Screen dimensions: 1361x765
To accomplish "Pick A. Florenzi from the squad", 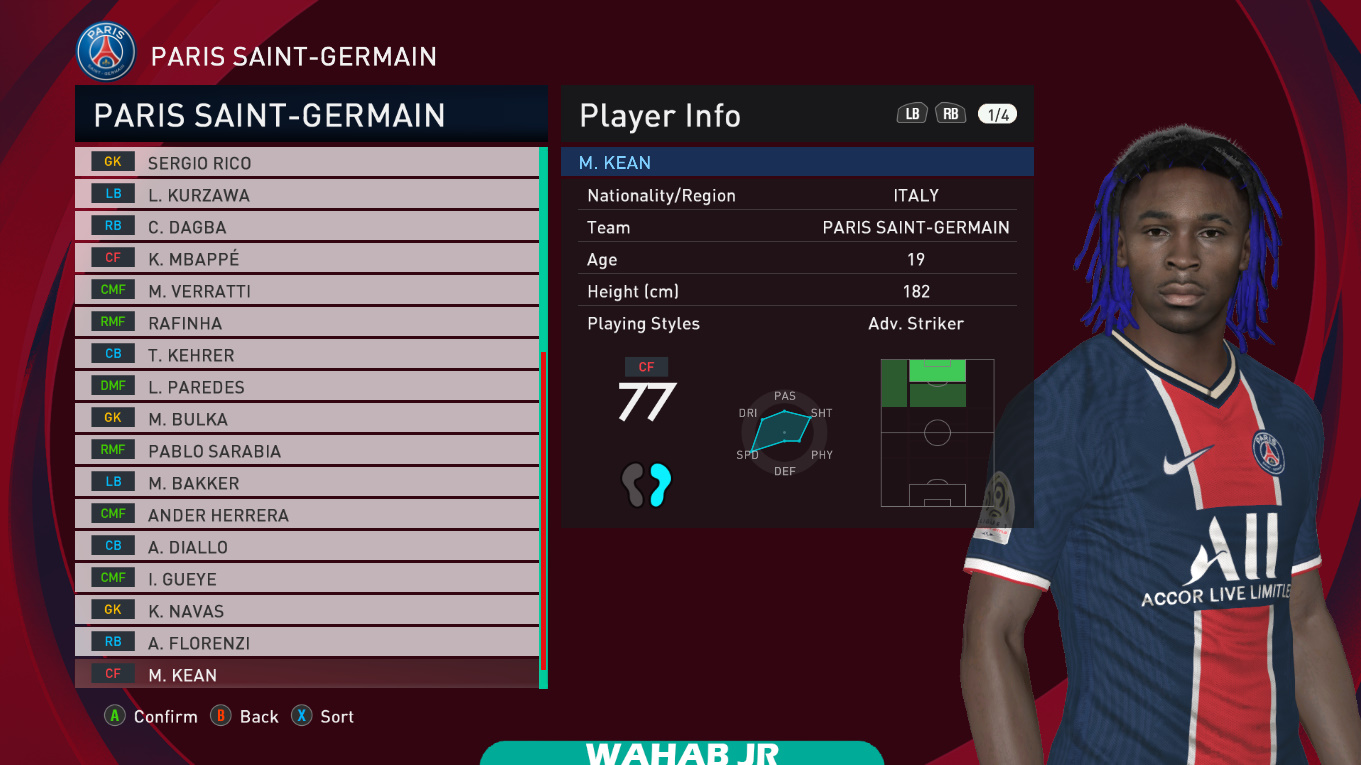I will [x=306, y=643].
